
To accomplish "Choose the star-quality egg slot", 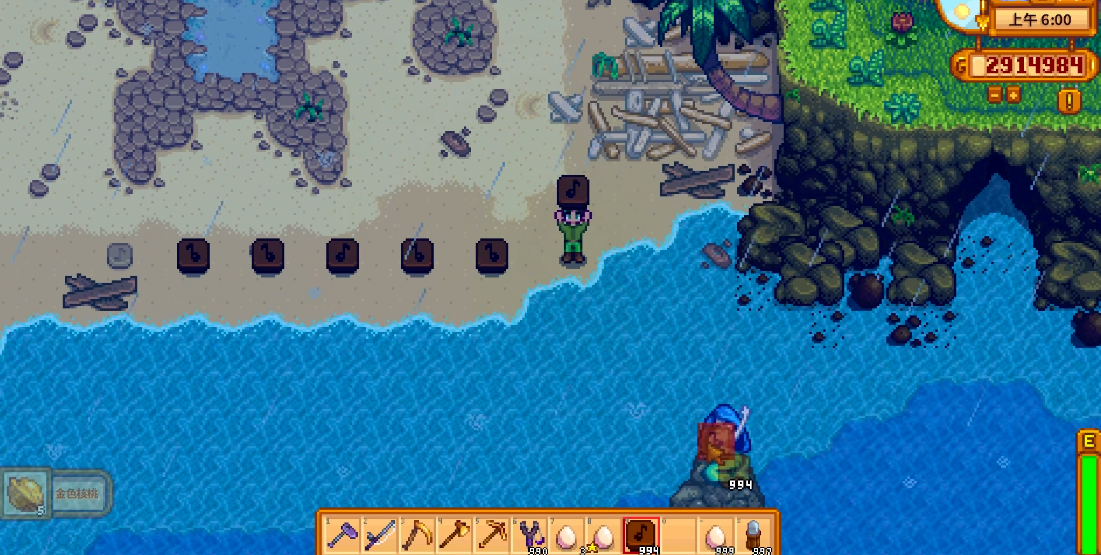I will coord(602,533).
